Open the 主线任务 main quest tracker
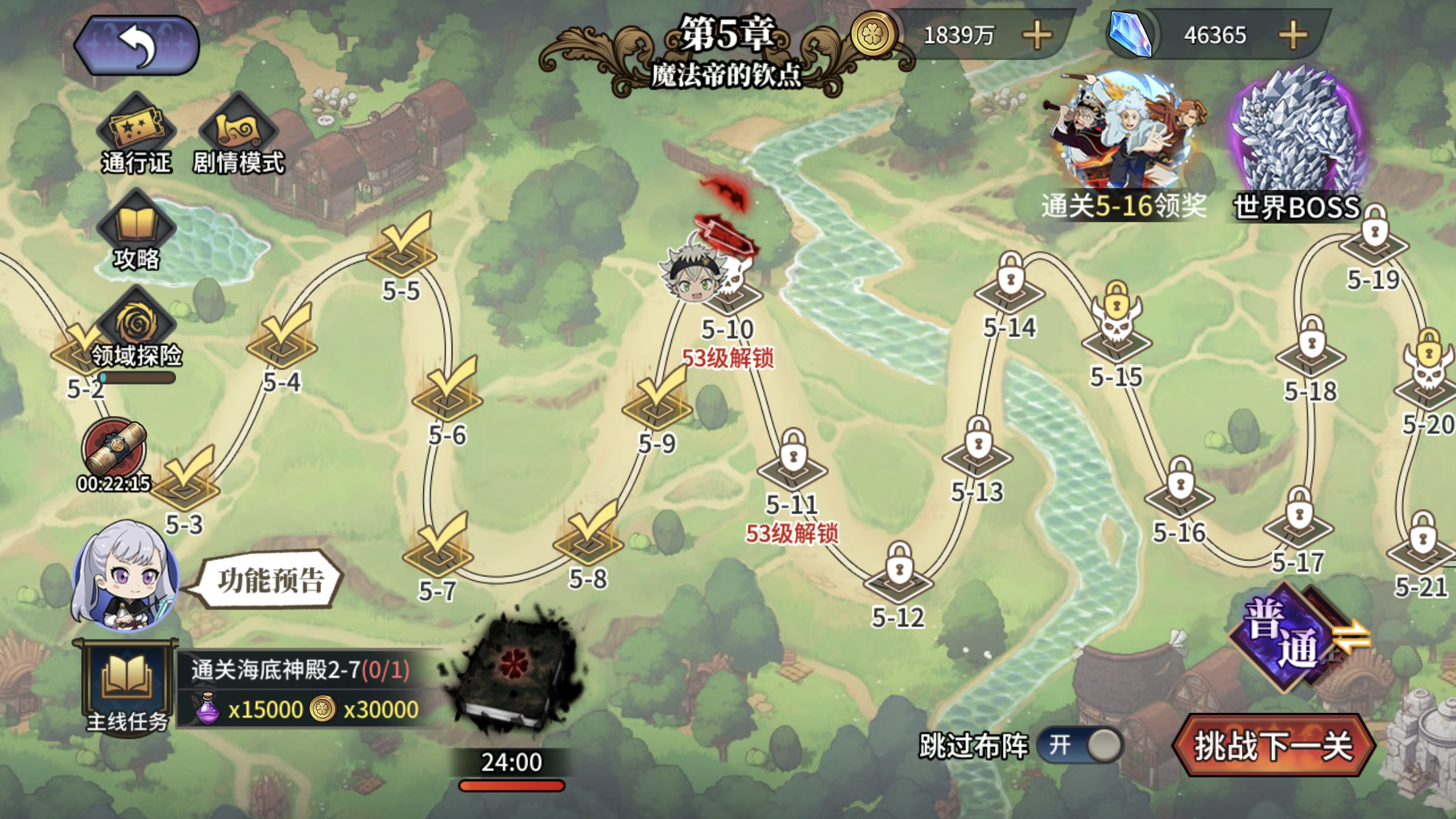Image resolution: width=1456 pixels, height=819 pixels. click(x=127, y=687)
